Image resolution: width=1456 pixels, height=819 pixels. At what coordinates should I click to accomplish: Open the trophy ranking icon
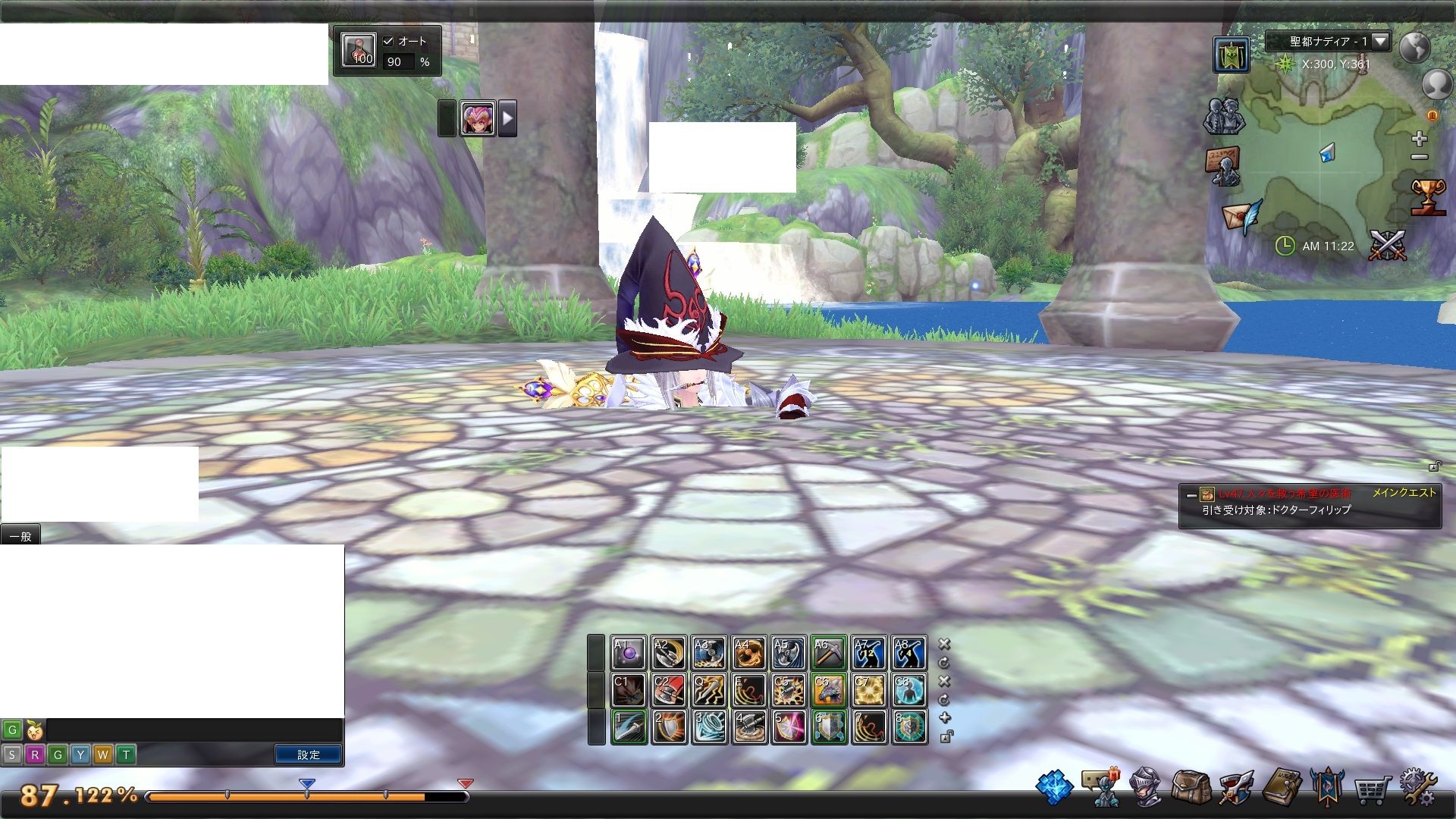point(1428,197)
